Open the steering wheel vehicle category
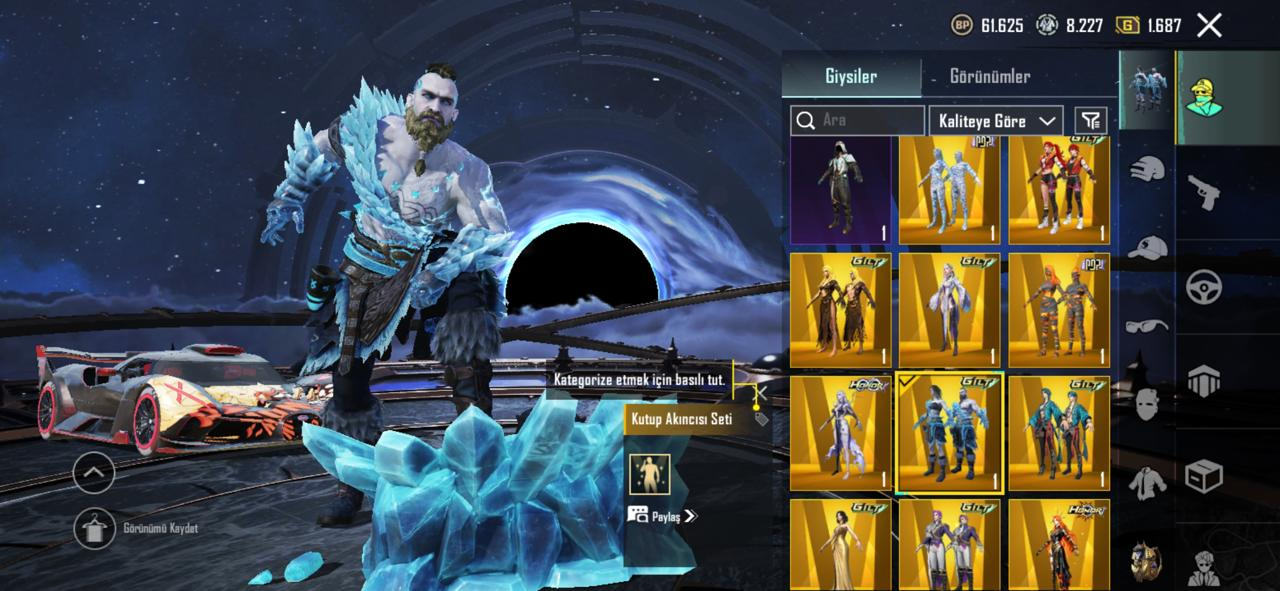This screenshot has height=591, width=1280. (1204, 286)
